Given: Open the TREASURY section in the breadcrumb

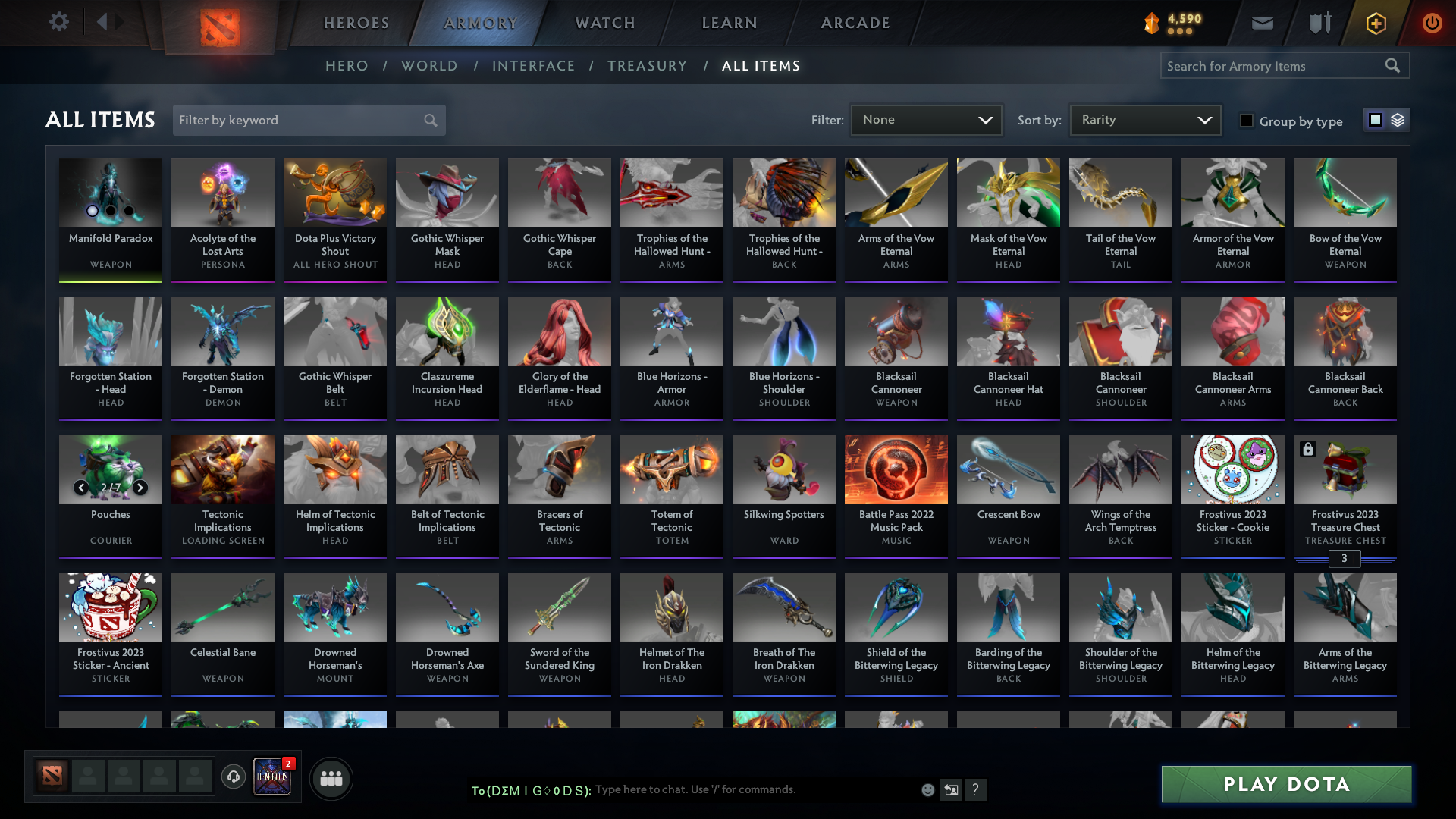Looking at the screenshot, I should tap(647, 66).
